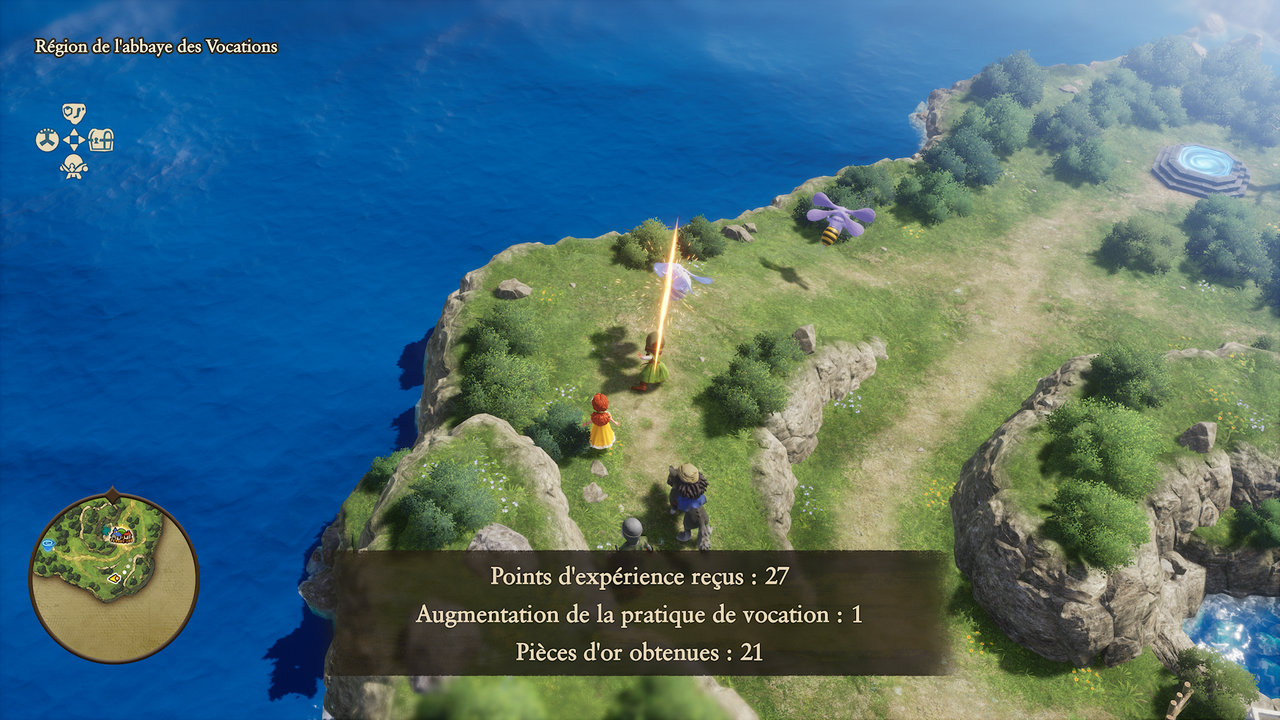Image resolution: width=1280 pixels, height=720 pixels.
Task: Select the shield and map shortcut icon
Action: pos(74,113)
